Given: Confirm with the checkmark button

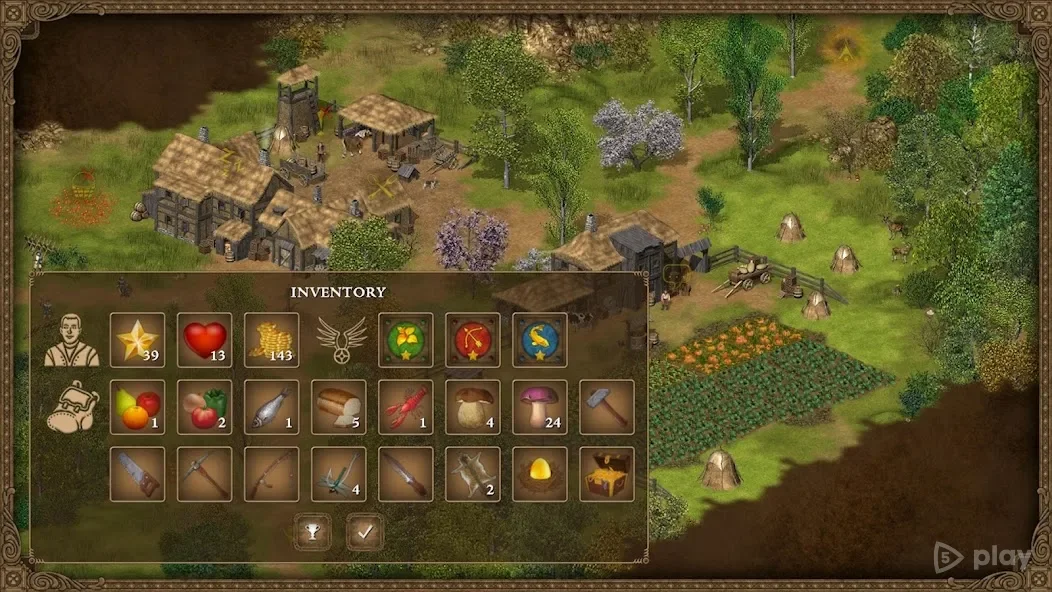Looking at the screenshot, I should point(365,532).
